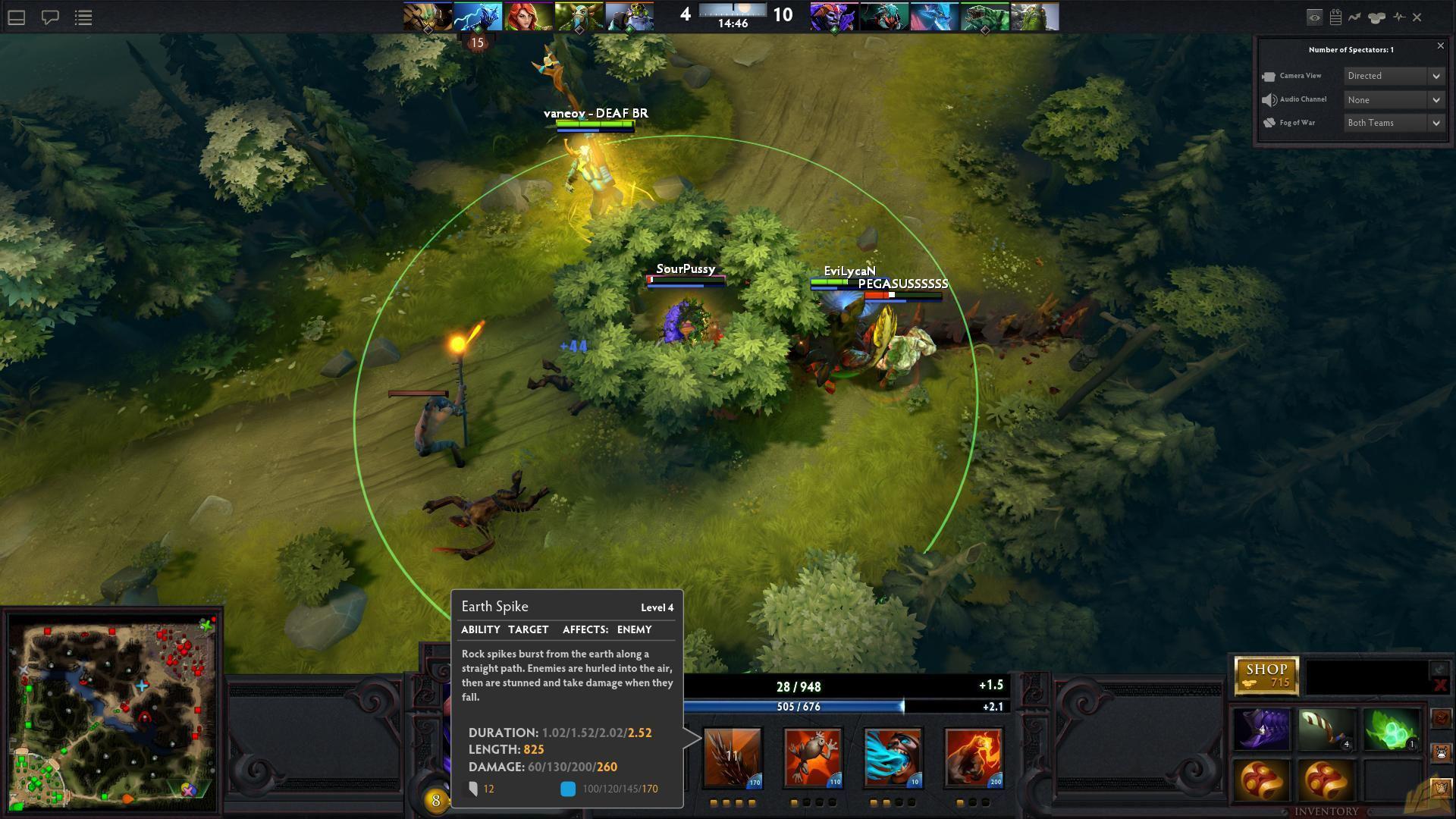The image size is (1456, 819).
Task: Select the purple Arcane Boots item
Action: click(x=1262, y=730)
